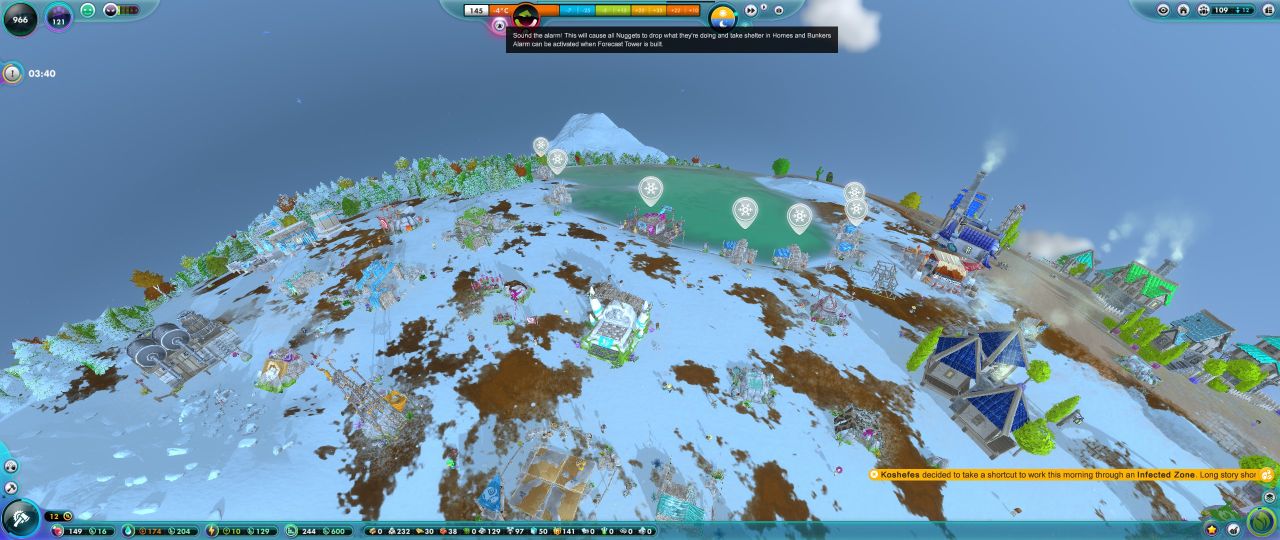Open the home icon in top bar
1280x540 pixels.
click(x=1183, y=10)
